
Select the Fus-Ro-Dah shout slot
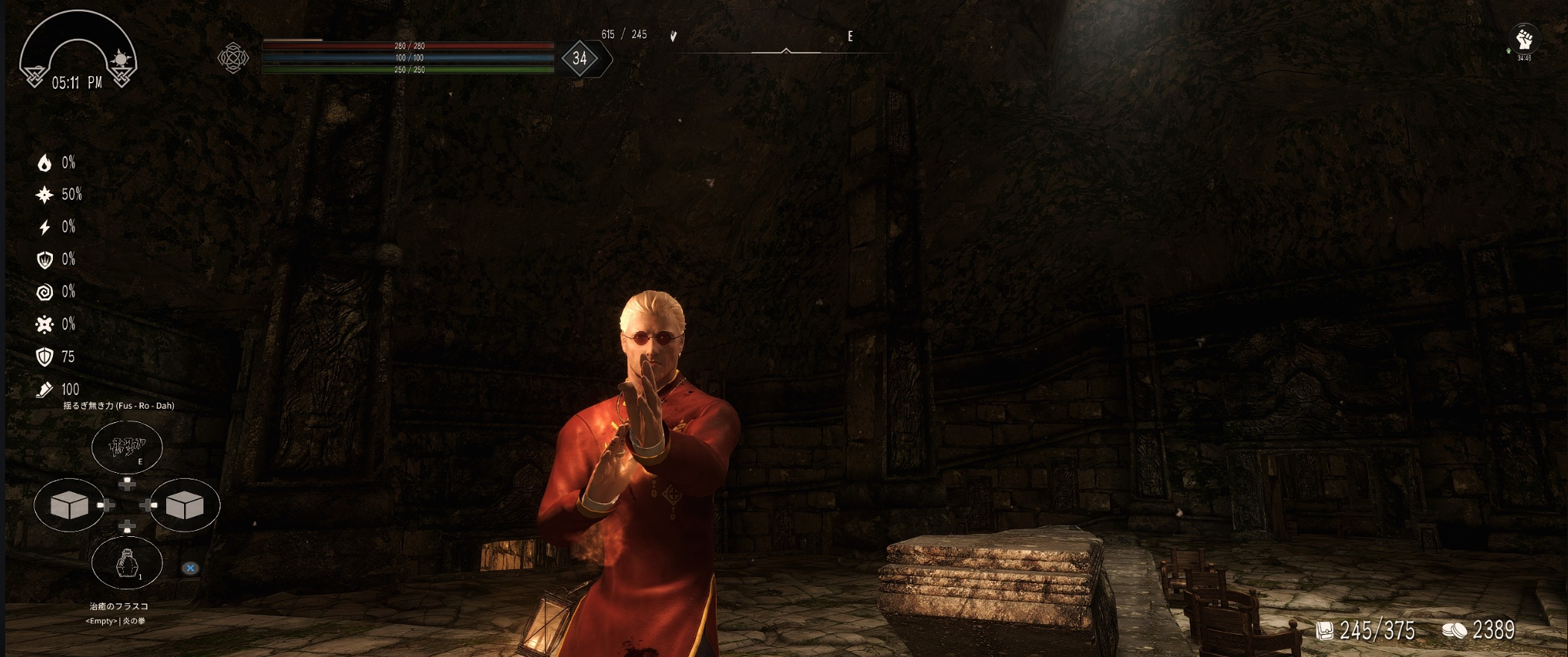tap(127, 447)
